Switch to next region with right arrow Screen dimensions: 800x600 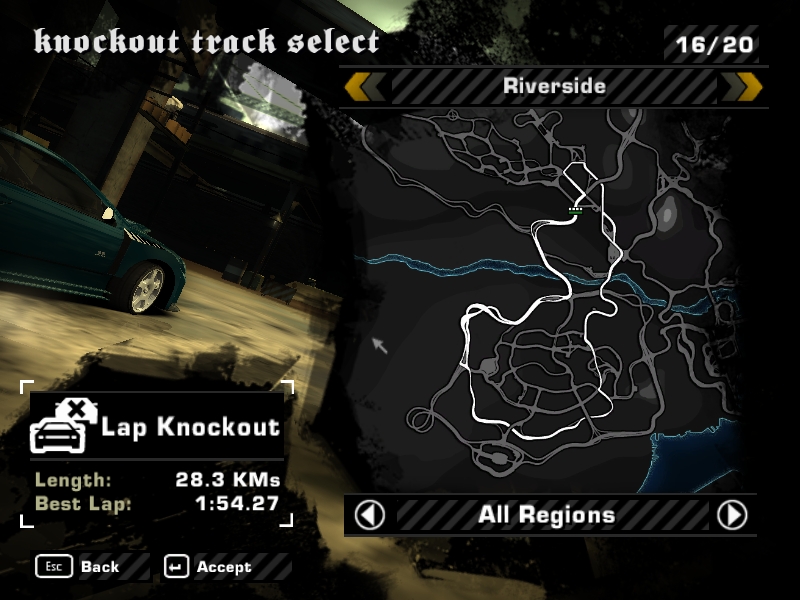coord(732,515)
